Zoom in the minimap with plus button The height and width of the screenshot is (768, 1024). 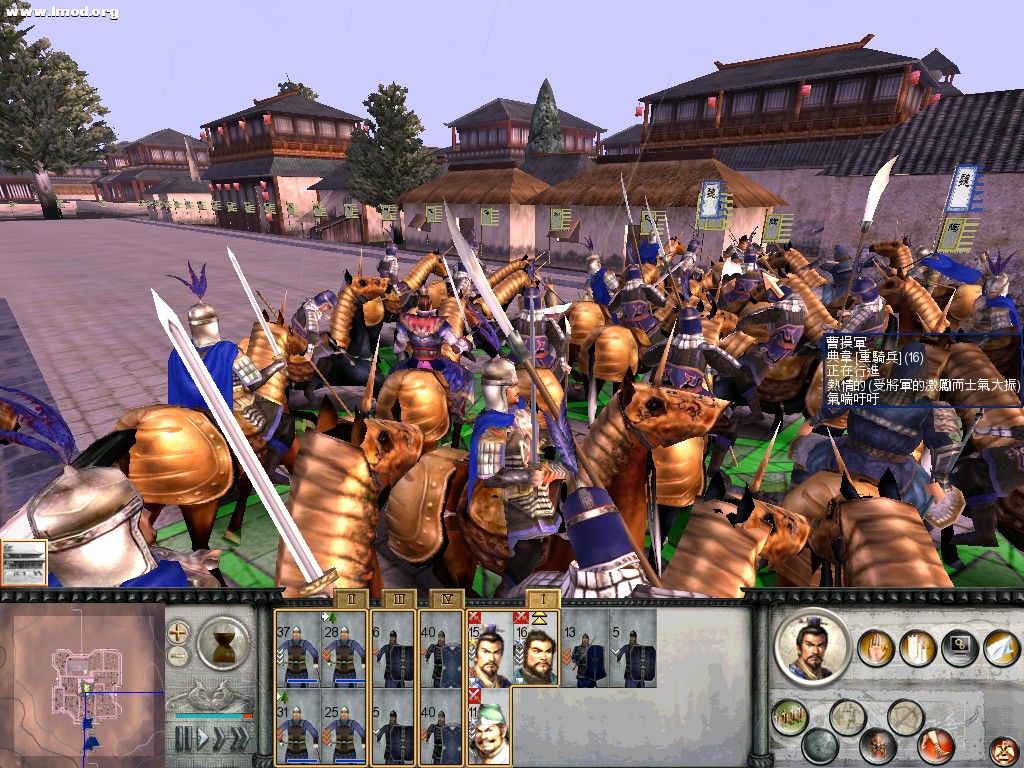click(178, 633)
